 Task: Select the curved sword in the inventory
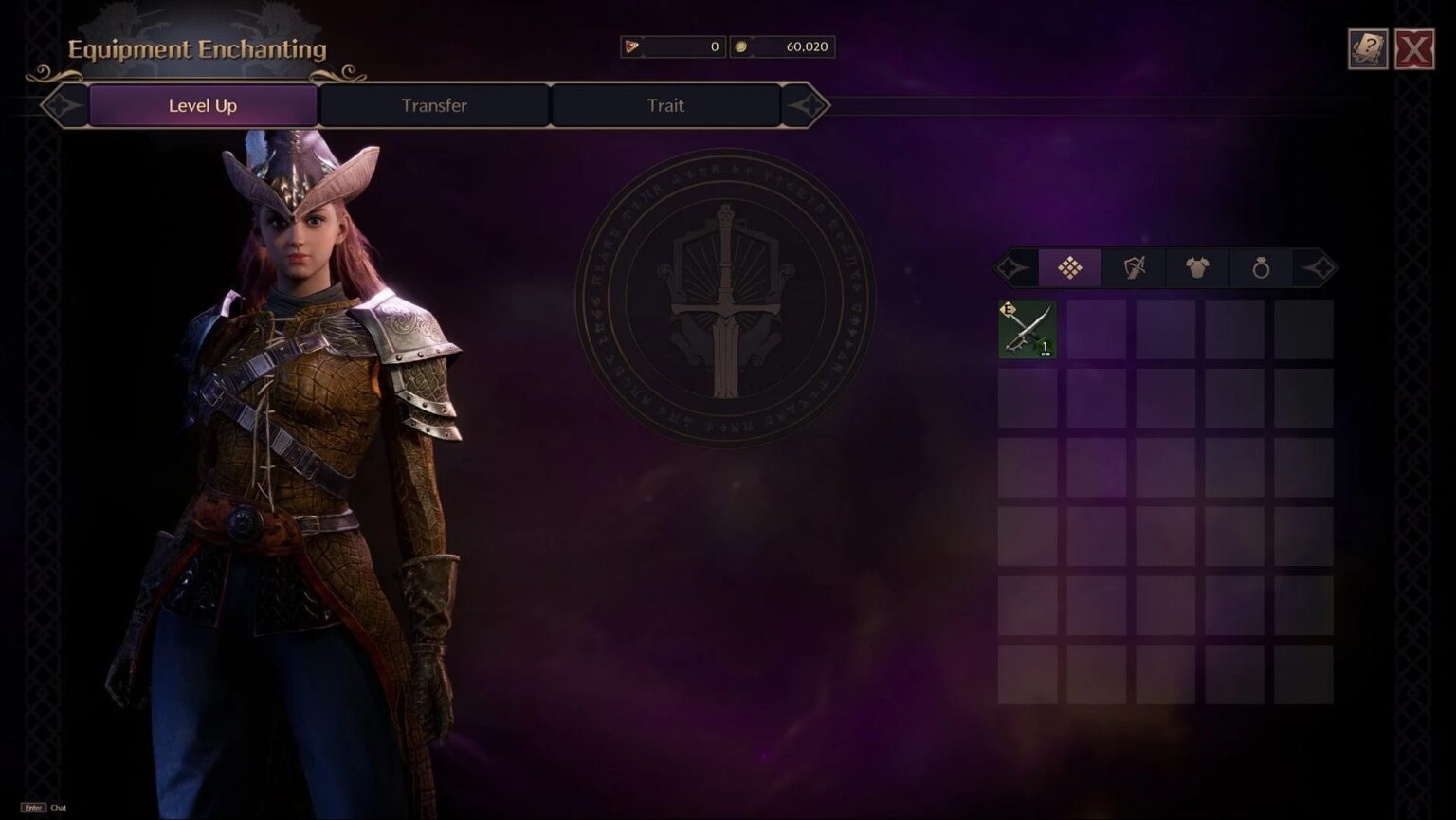pos(1027,329)
